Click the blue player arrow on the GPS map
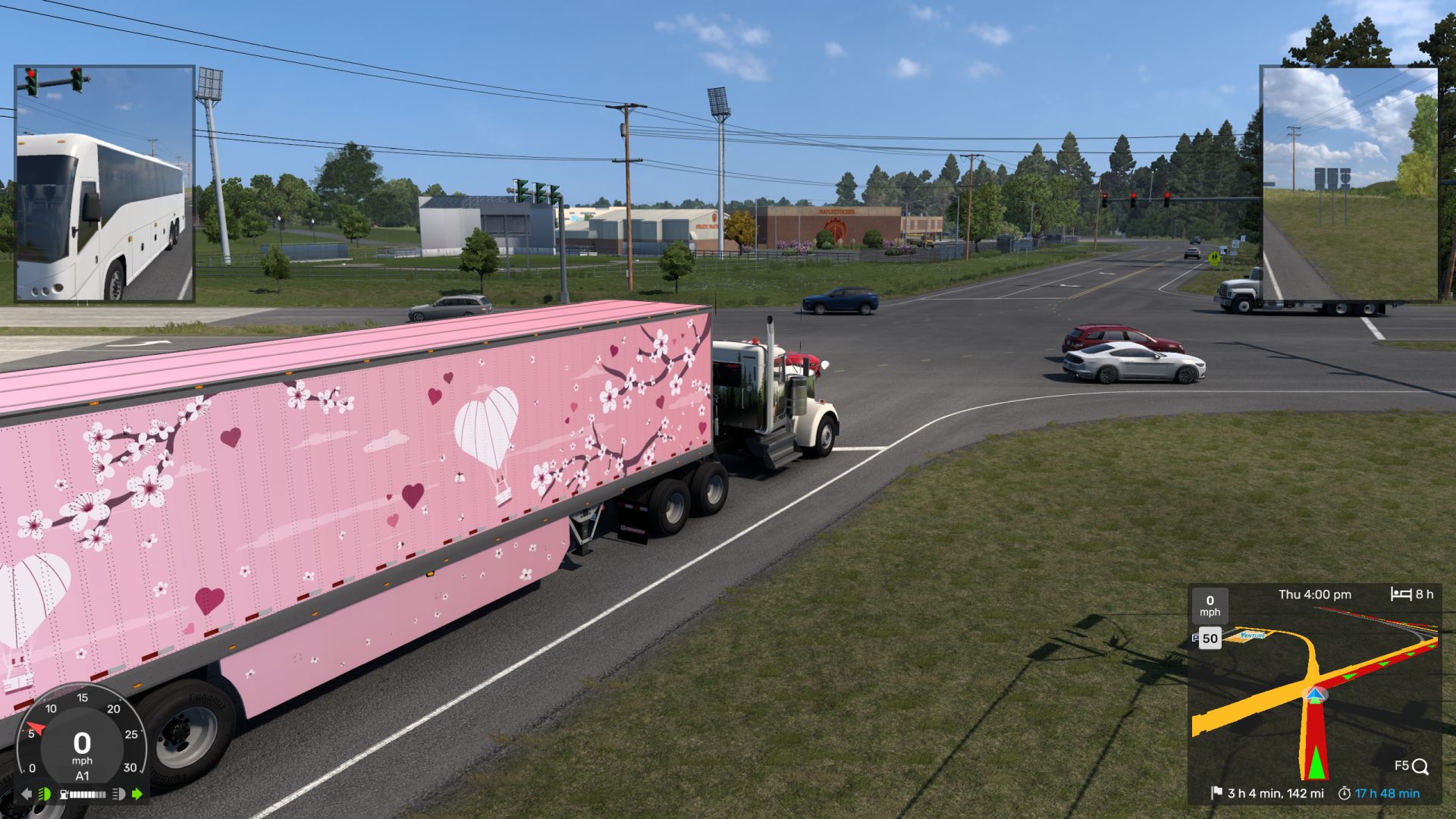The image size is (1456, 819). [x=1316, y=695]
